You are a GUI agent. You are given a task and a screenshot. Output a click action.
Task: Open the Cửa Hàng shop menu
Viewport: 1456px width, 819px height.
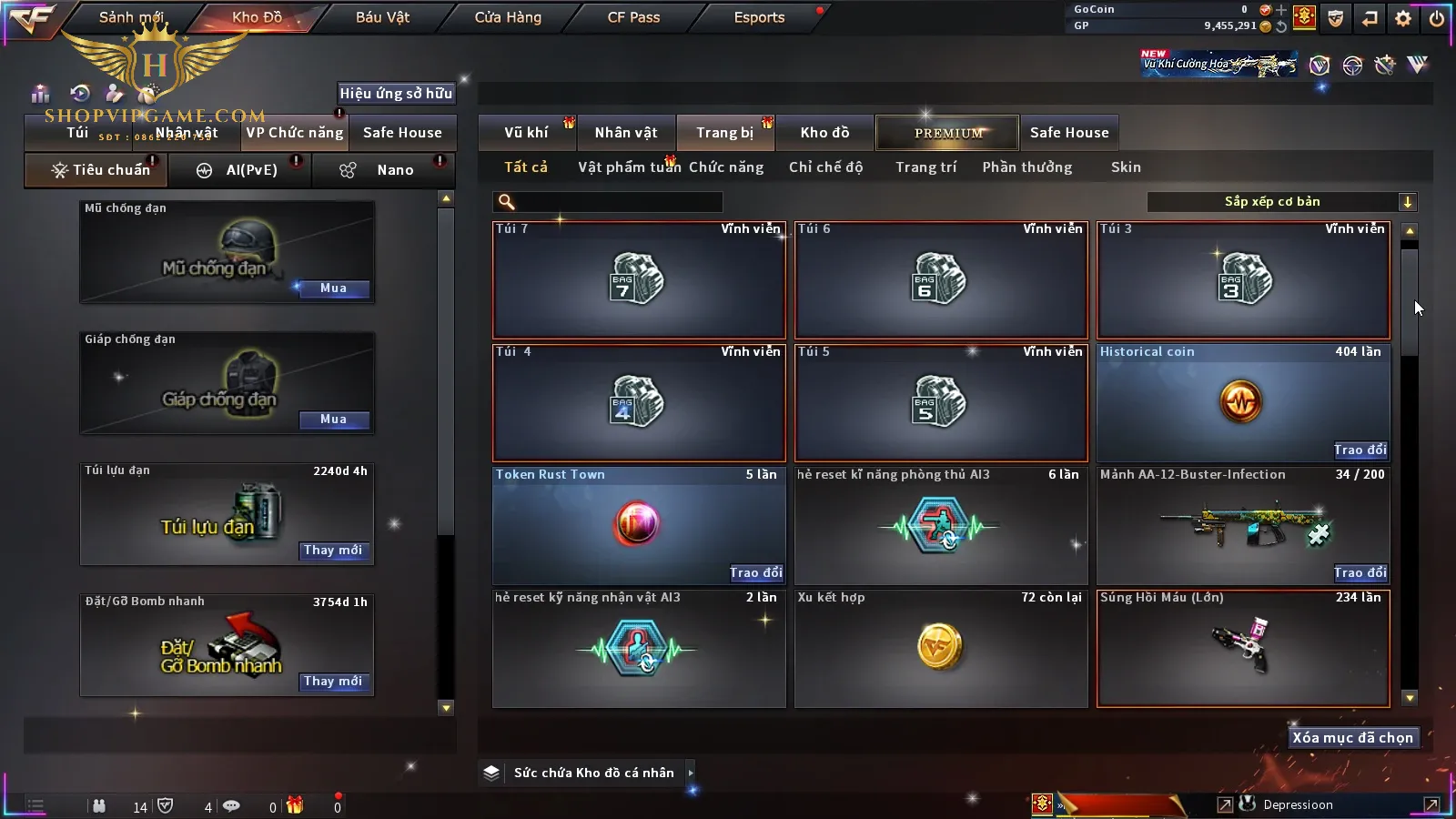(x=508, y=17)
